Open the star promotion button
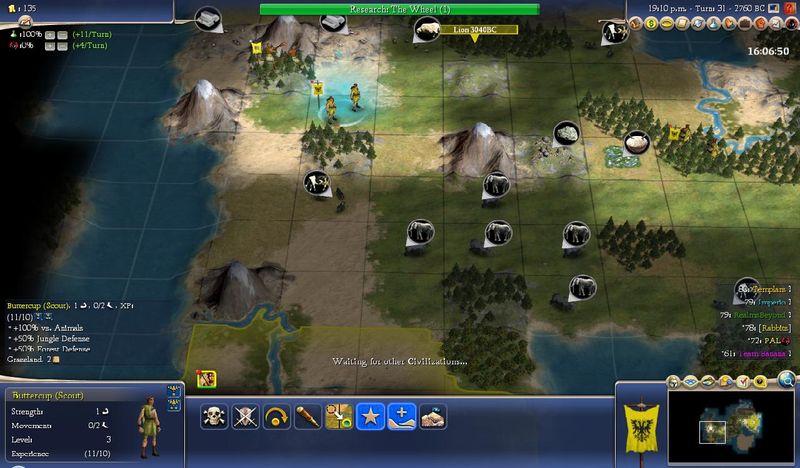 click(370, 415)
